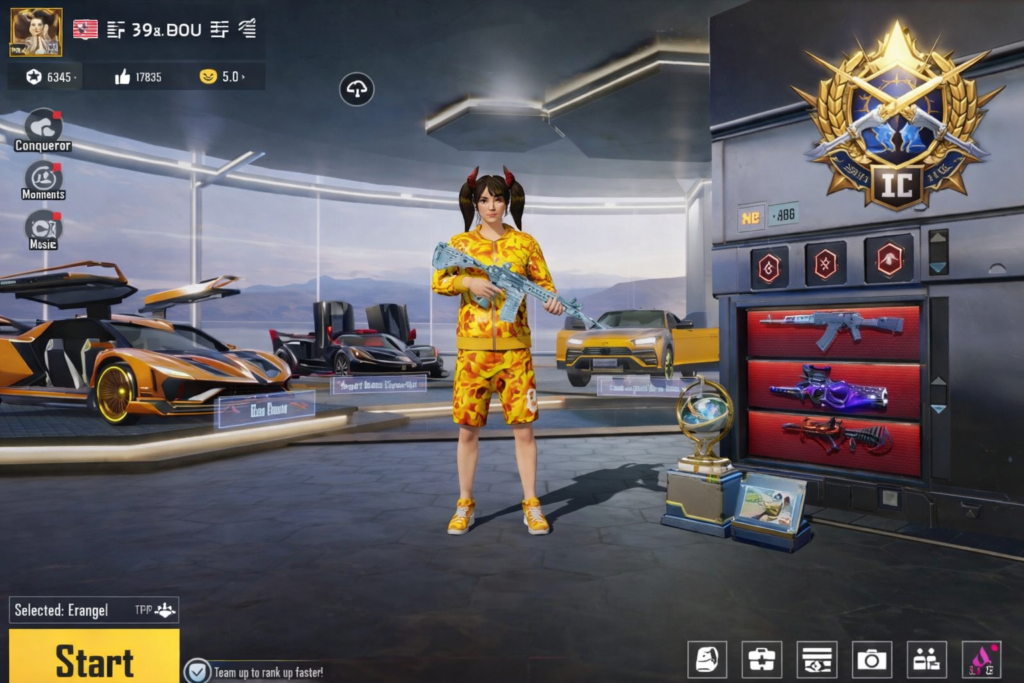1024x683 pixels.
Task: Open the Moments icon
Action: (x=43, y=180)
